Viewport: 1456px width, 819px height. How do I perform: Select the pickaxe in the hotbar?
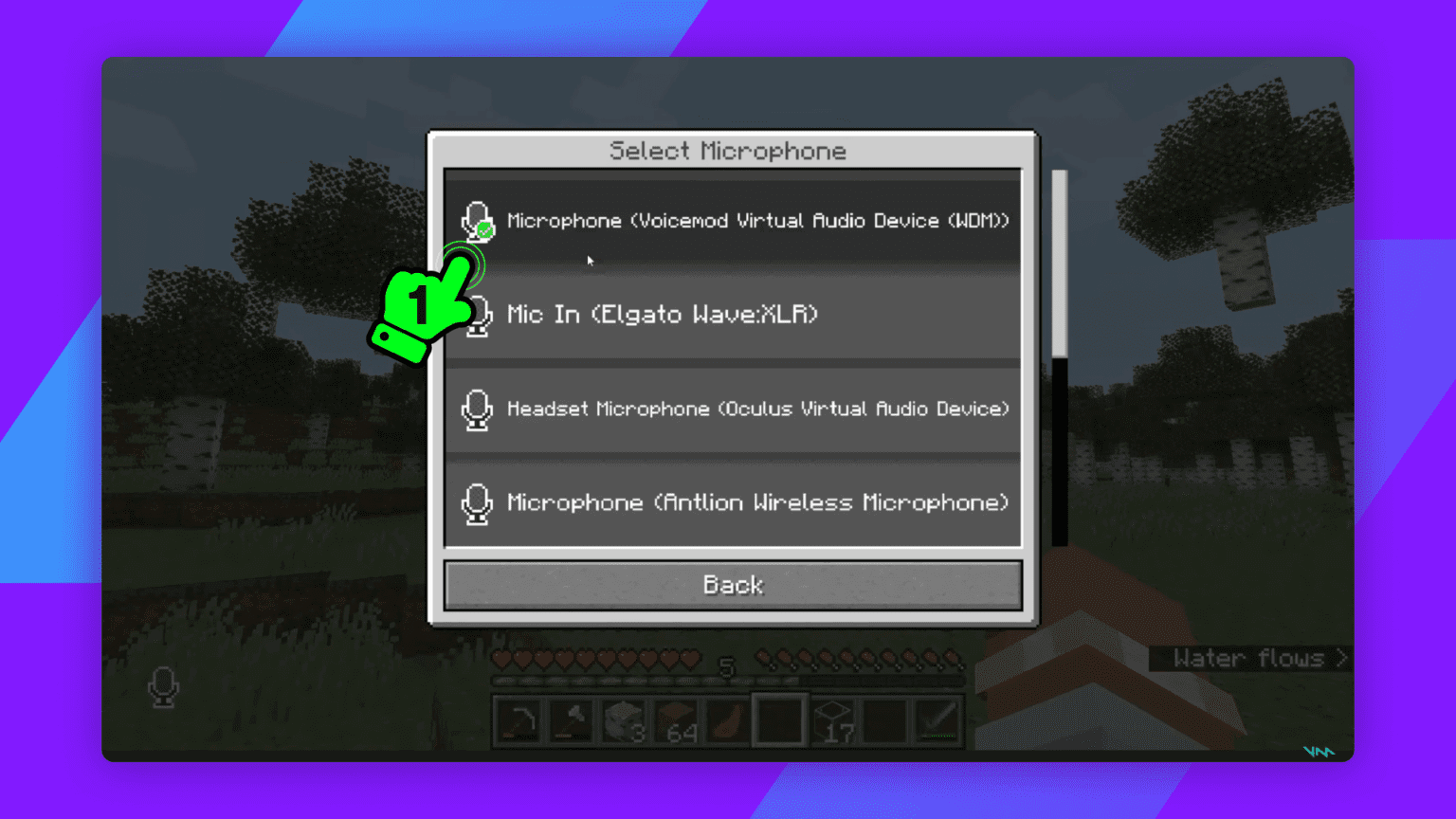click(519, 720)
